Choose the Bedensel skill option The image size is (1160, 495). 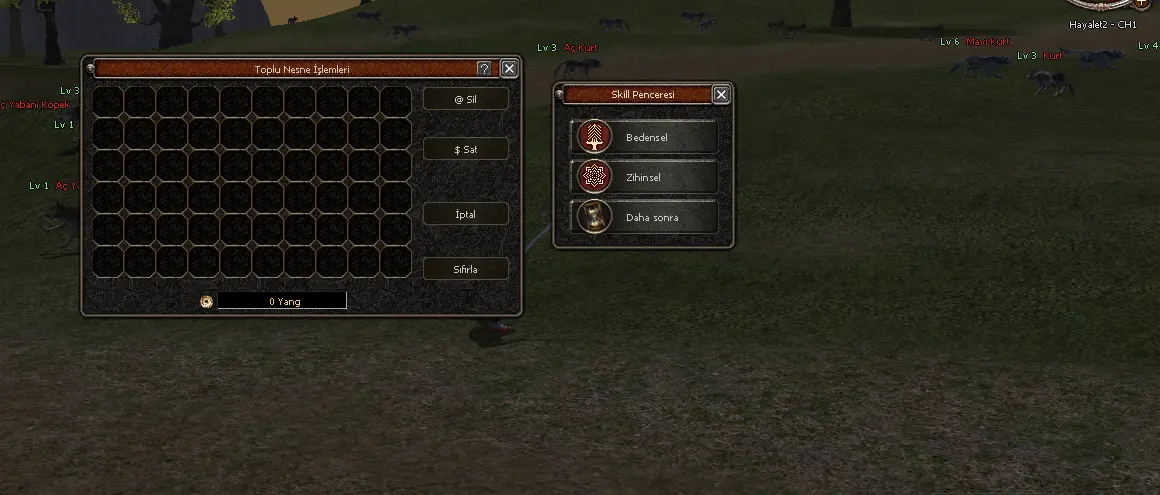[645, 138]
